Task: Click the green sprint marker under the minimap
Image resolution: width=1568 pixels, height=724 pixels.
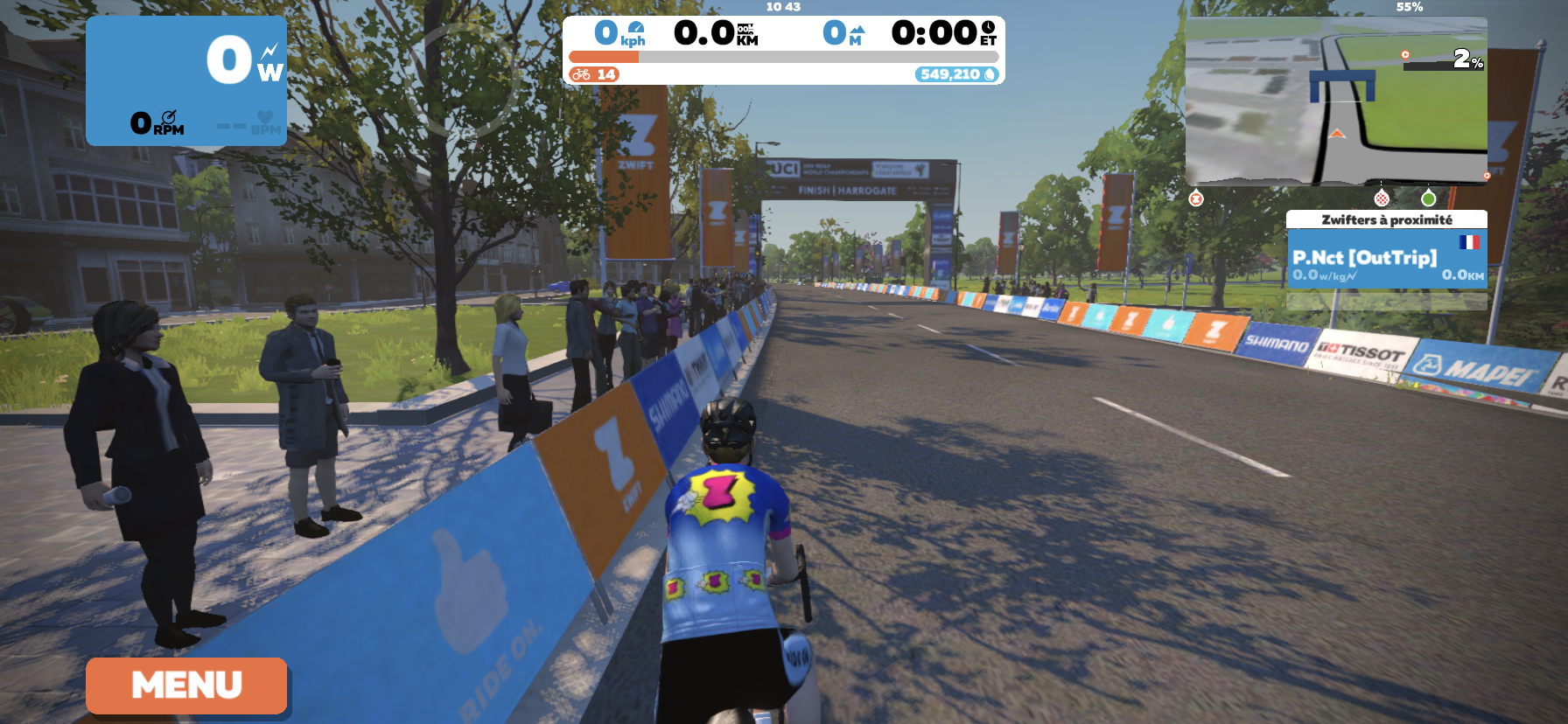Action: [x=1430, y=199]
